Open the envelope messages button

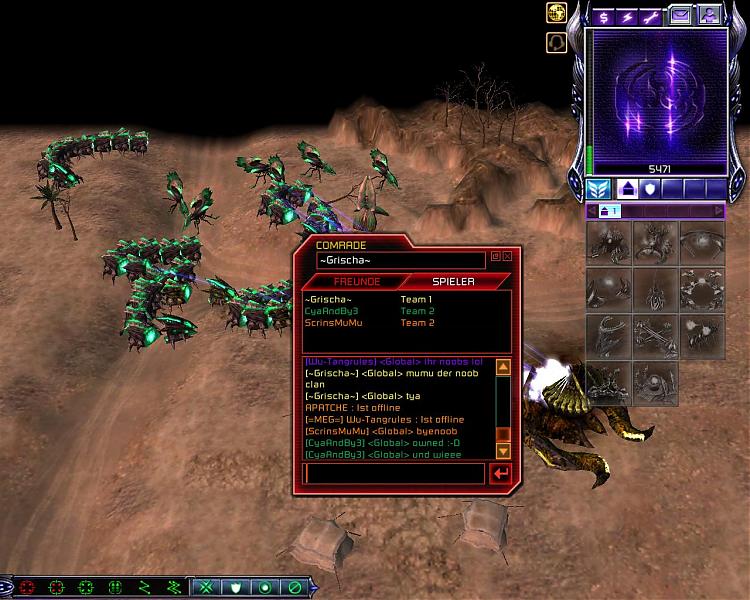[680, 16]
